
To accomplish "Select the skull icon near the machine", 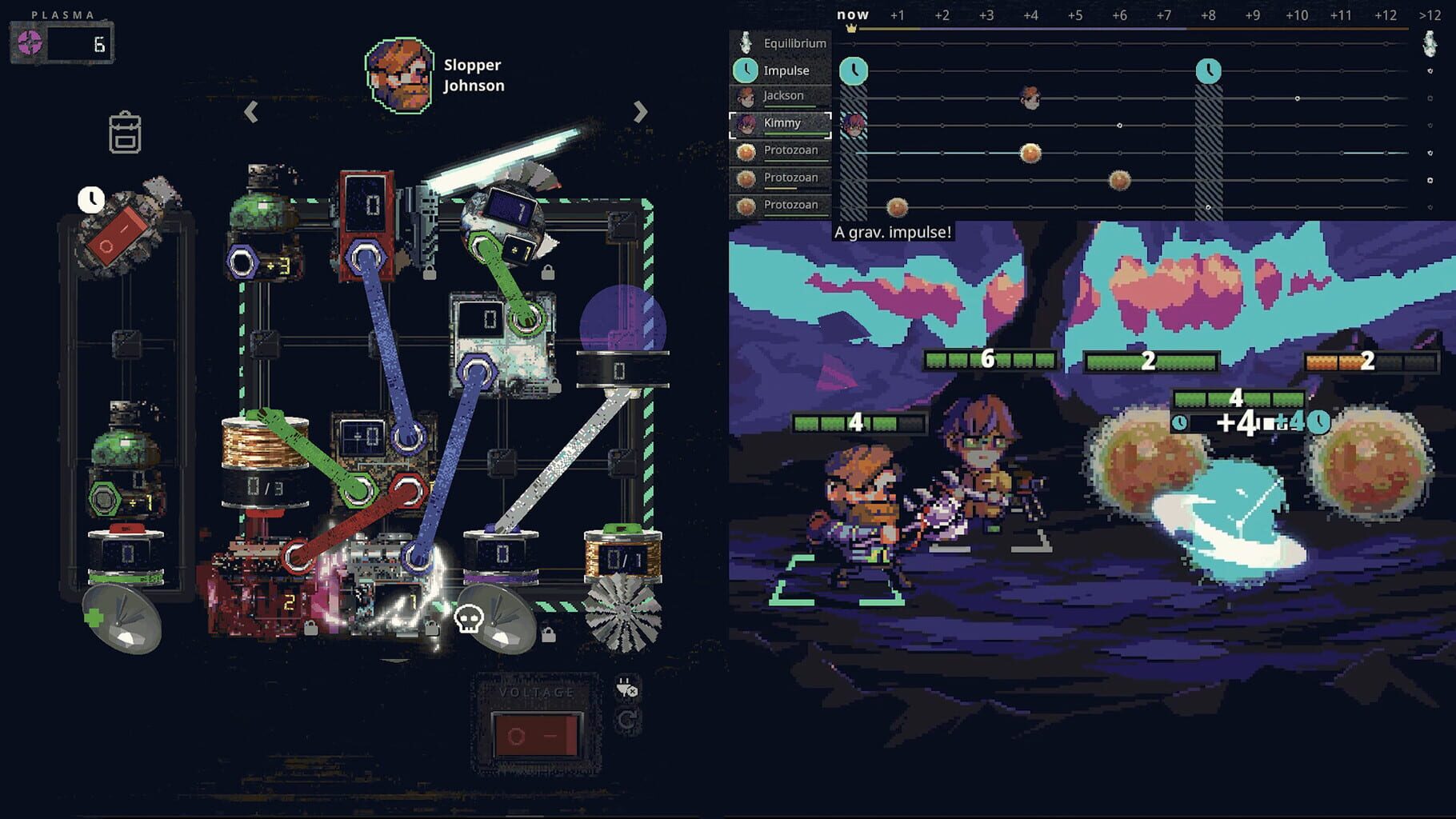I will [x=470, y=620].
